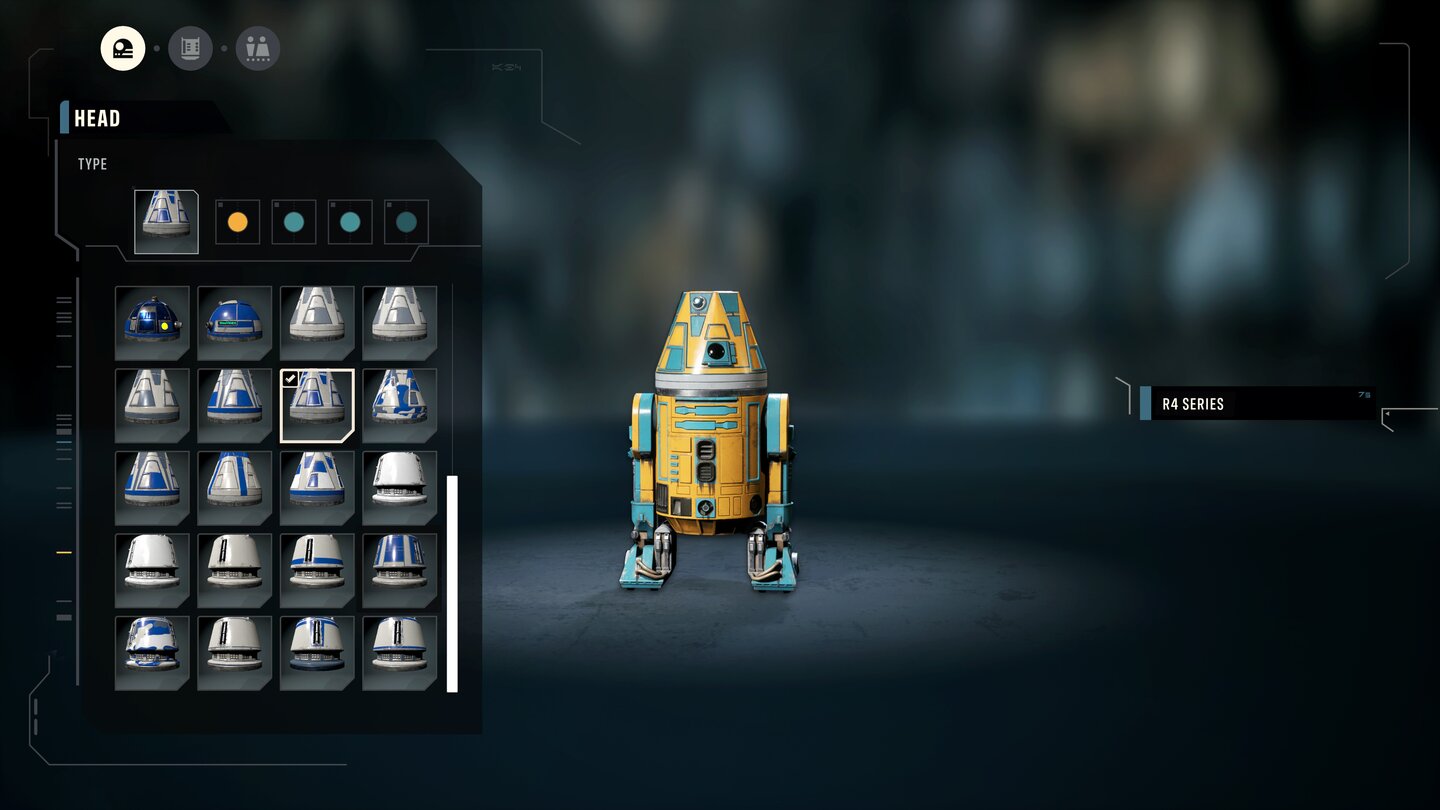Open the droid body customization icon
Screen dimensions: 1440x810
pyautogui.click(x=190, y=47)
